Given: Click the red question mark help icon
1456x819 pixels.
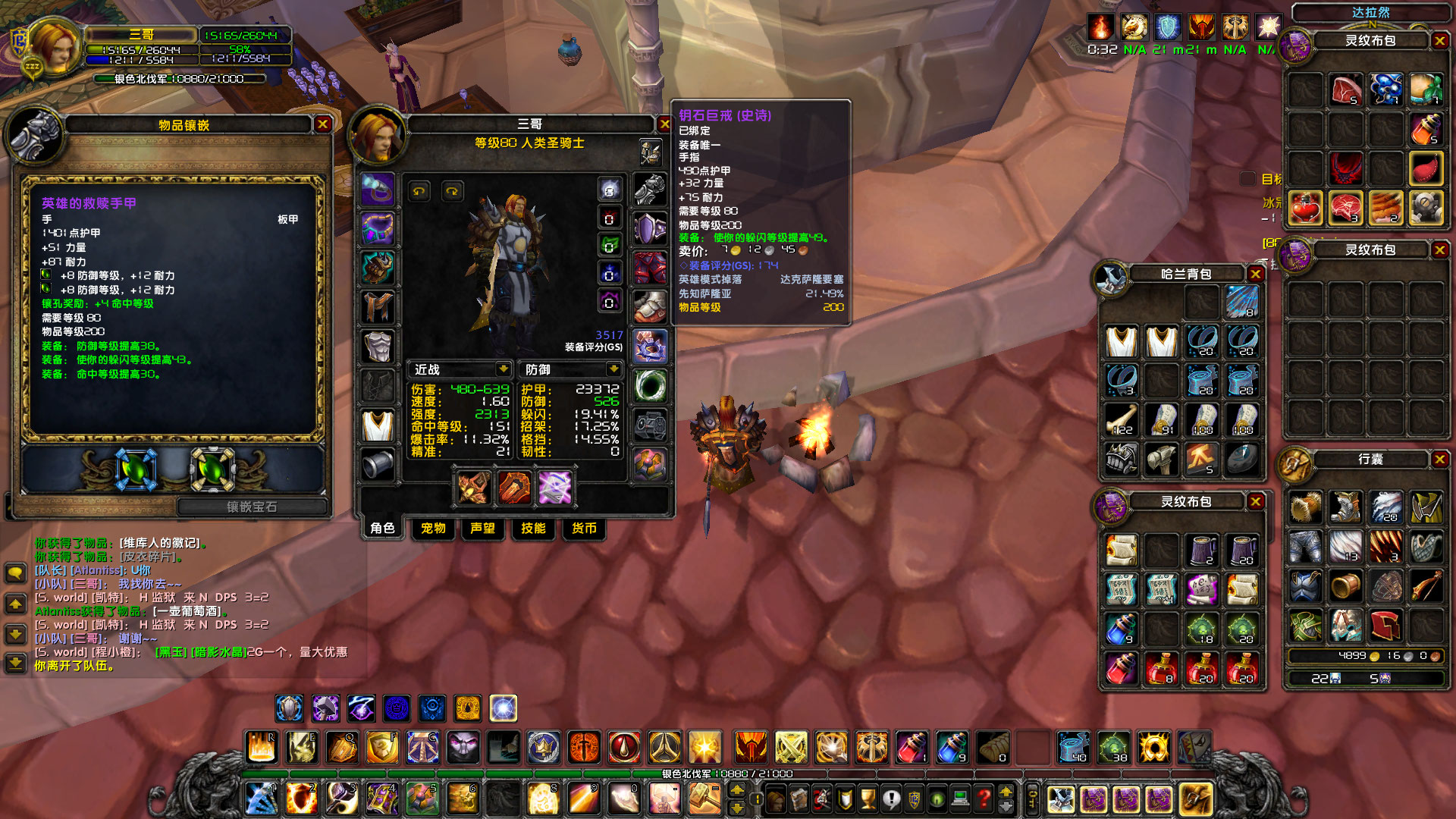Looking at the screenshot, I should pyautogui.click(x=984, y=799).
